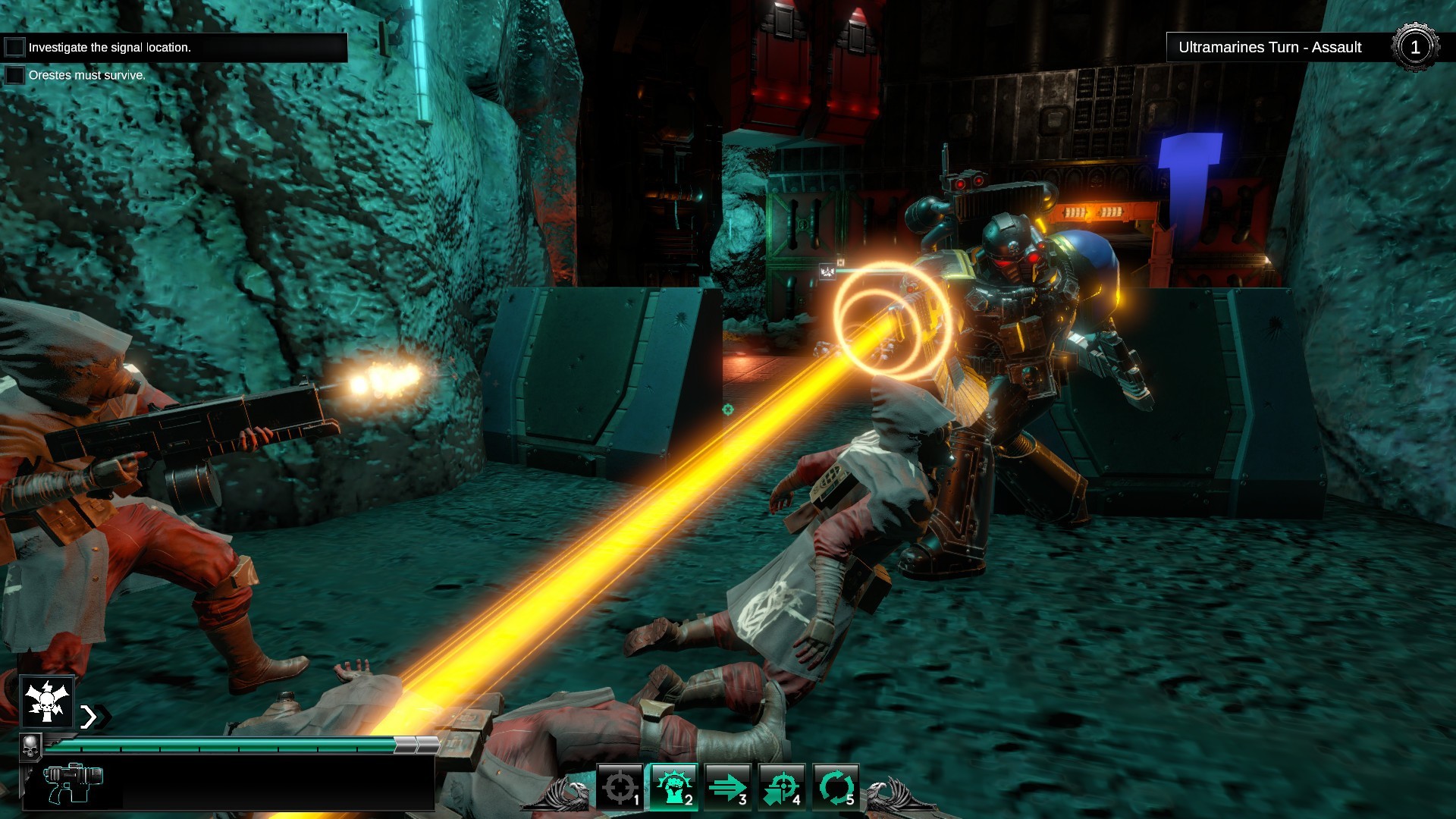The image size is (1456, 819).
Task: Click the "Orestes must survive" objective entry
Action: pos(86,75)
